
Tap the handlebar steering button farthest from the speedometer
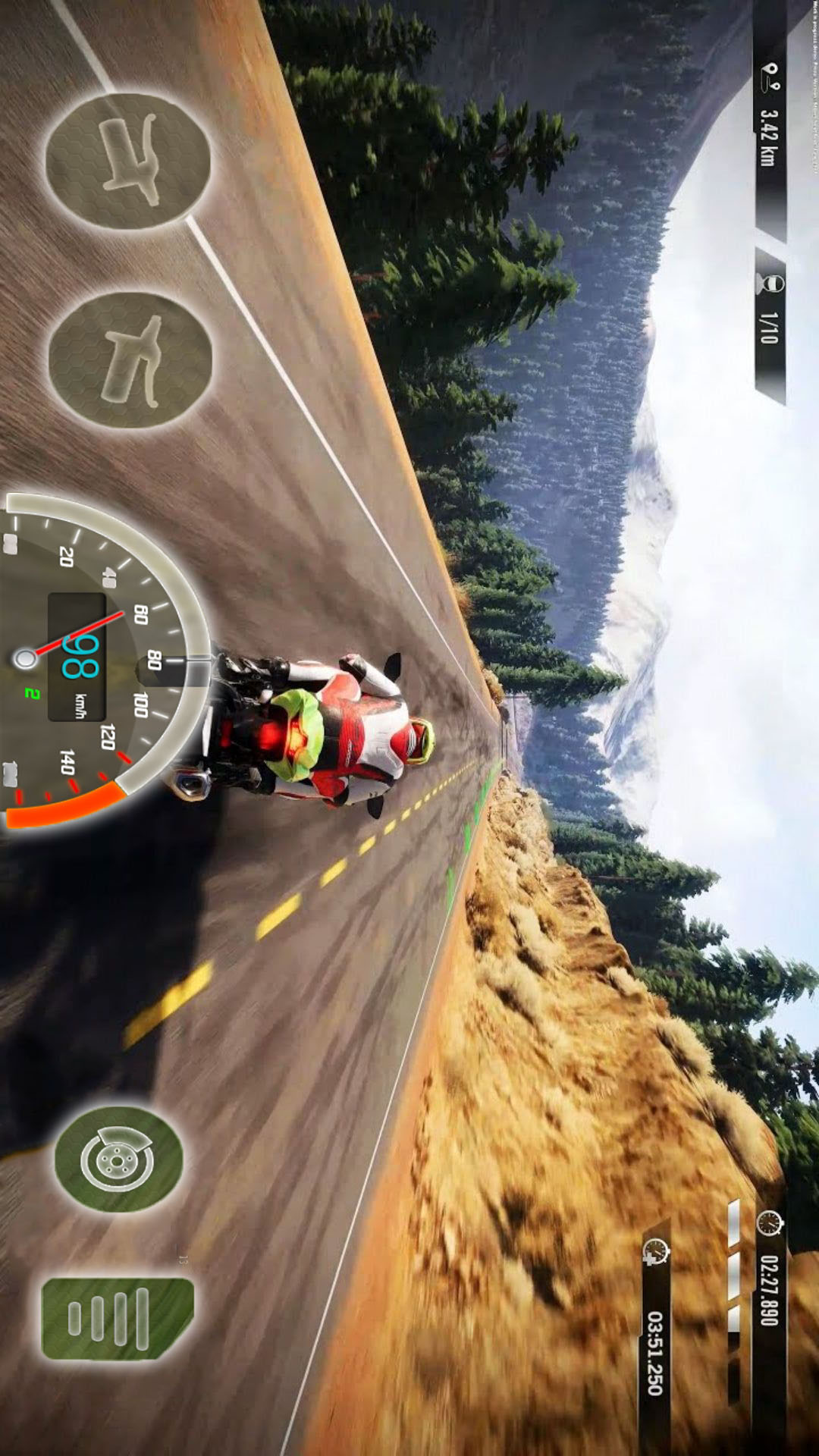127,161
